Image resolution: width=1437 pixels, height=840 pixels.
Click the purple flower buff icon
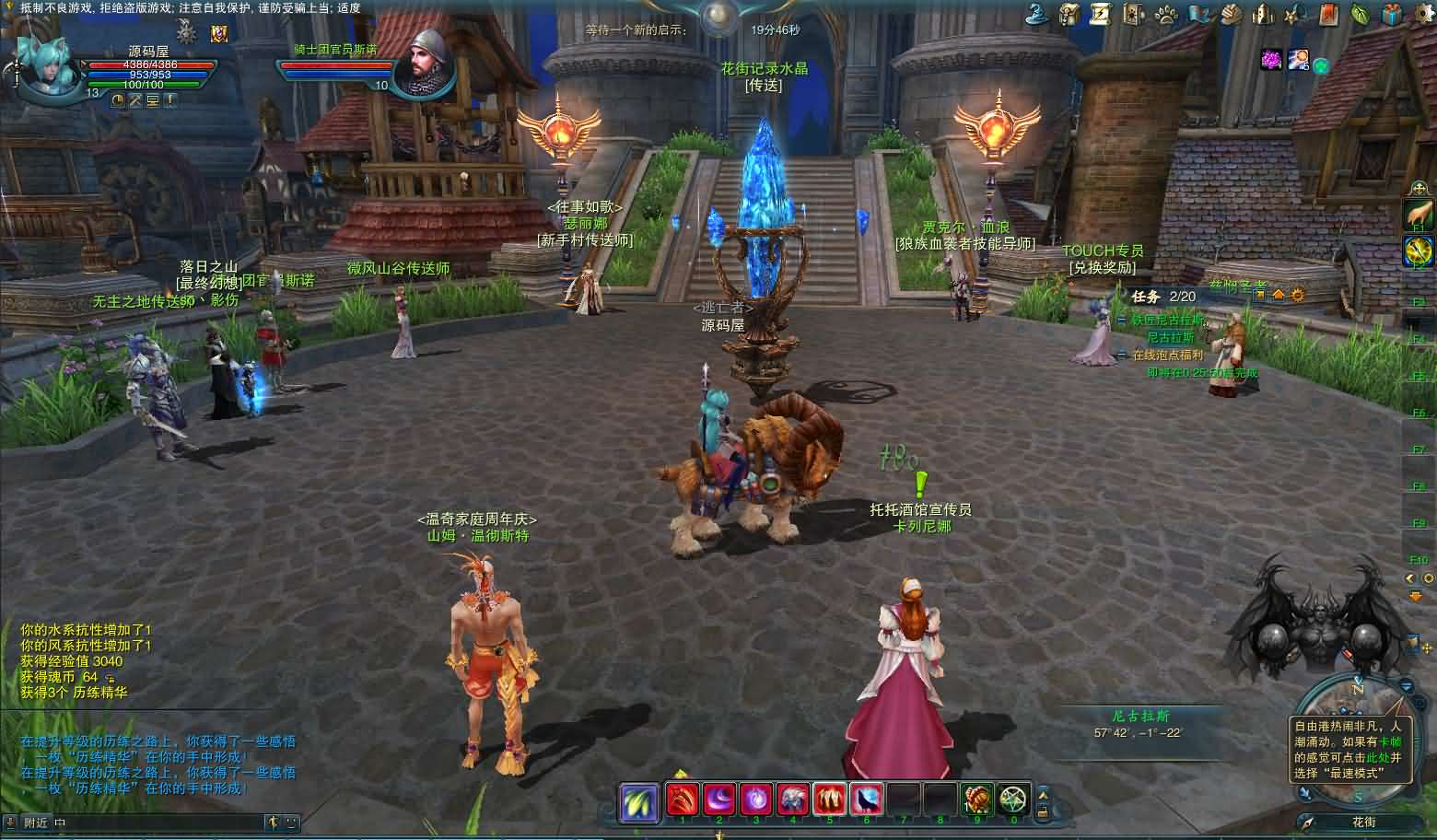click(x=1272, y=60)
